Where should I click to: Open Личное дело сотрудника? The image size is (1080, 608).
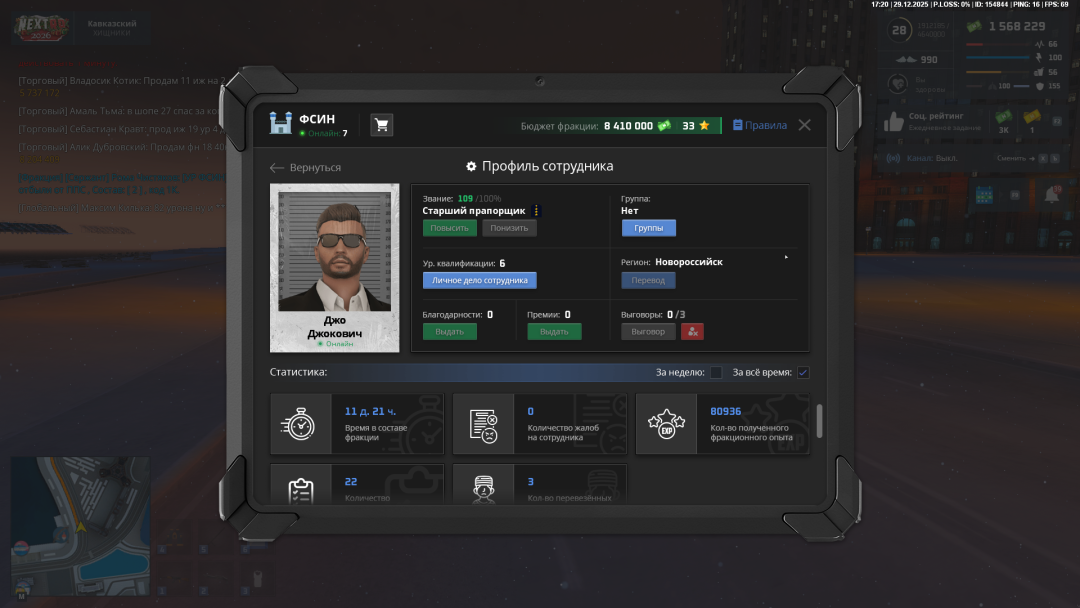(x=479, y=280)
